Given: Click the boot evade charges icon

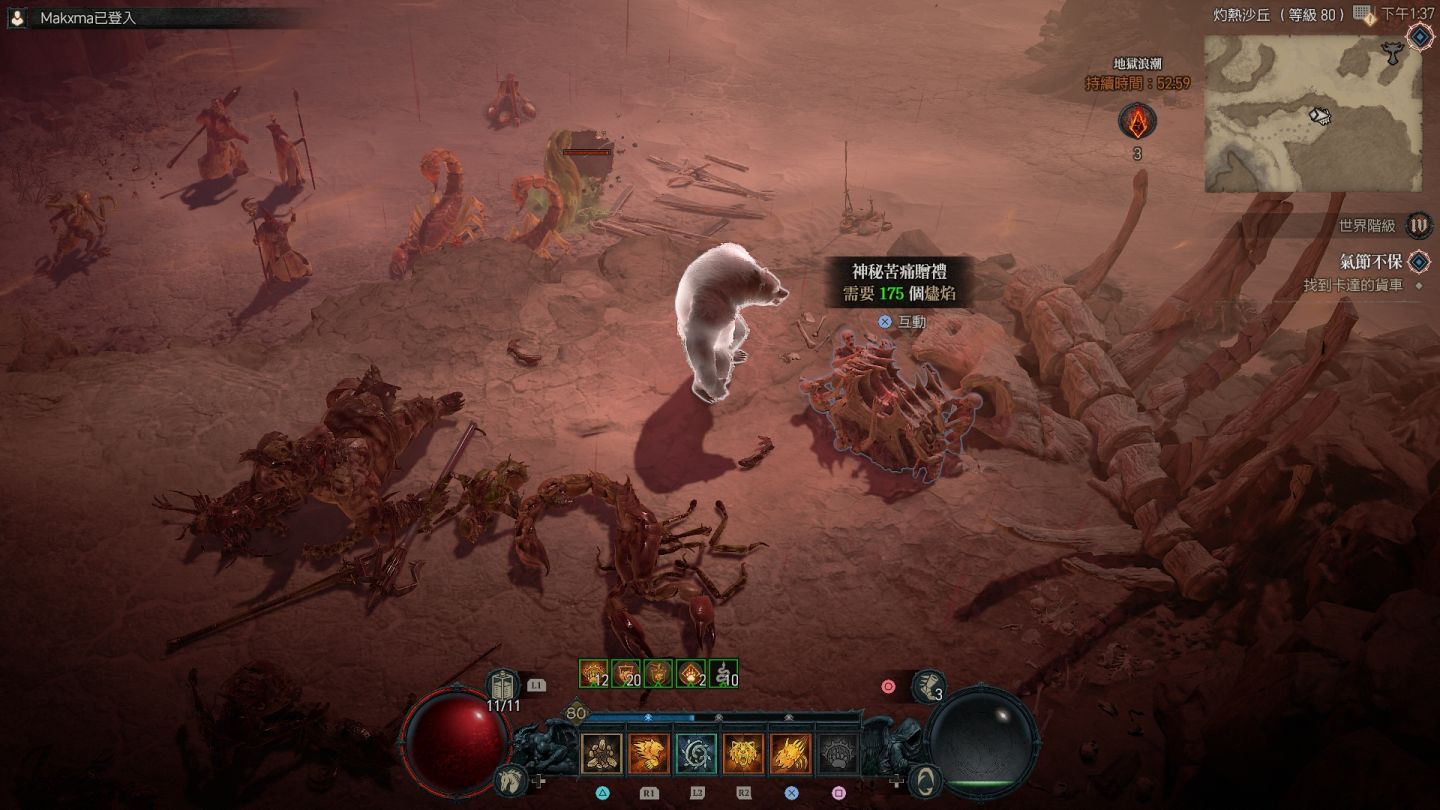Looking at the screenshot, I should pyautogui.click(x=927, y=685).
